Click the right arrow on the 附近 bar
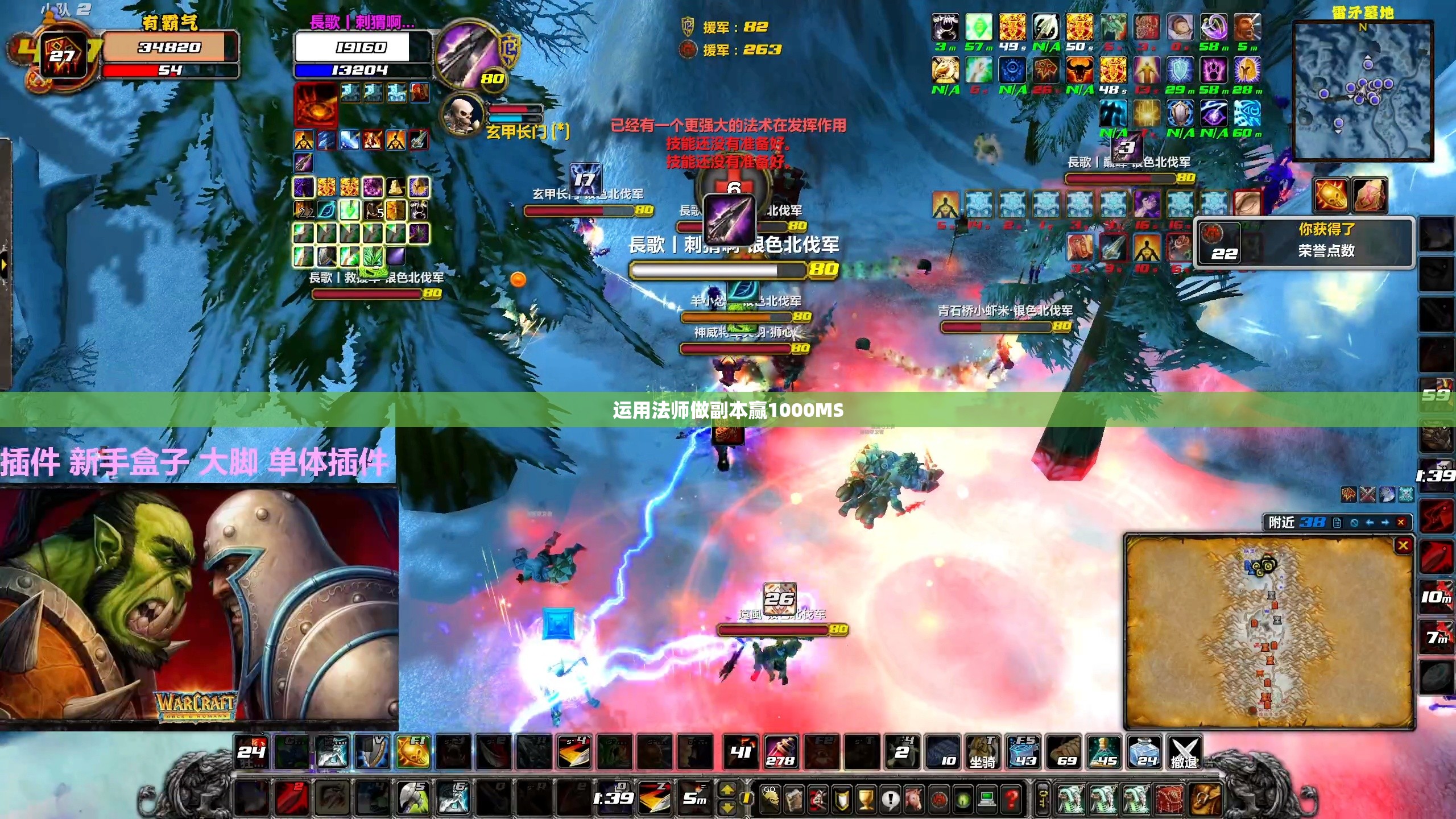 coord(1385,522)
